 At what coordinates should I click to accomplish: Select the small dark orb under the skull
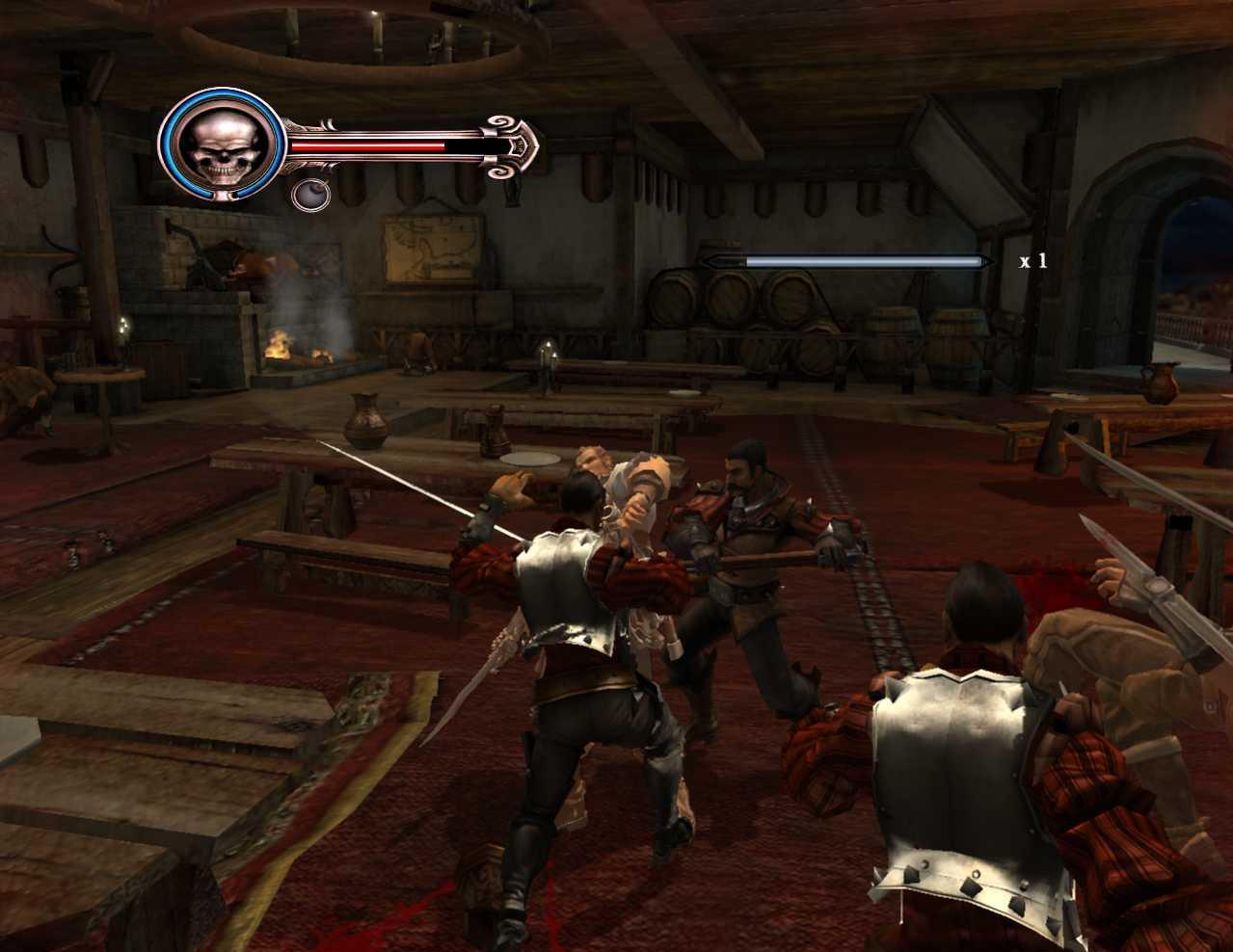click(x=310, y=195)
